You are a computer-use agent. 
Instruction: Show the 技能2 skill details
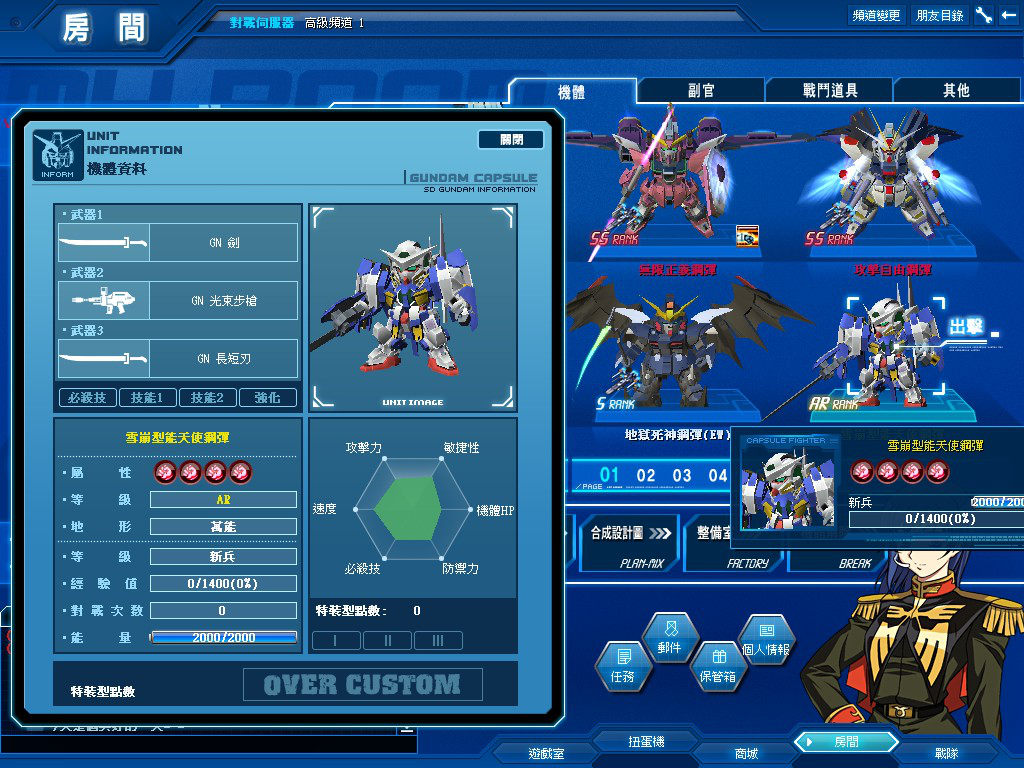click(208, 397)
